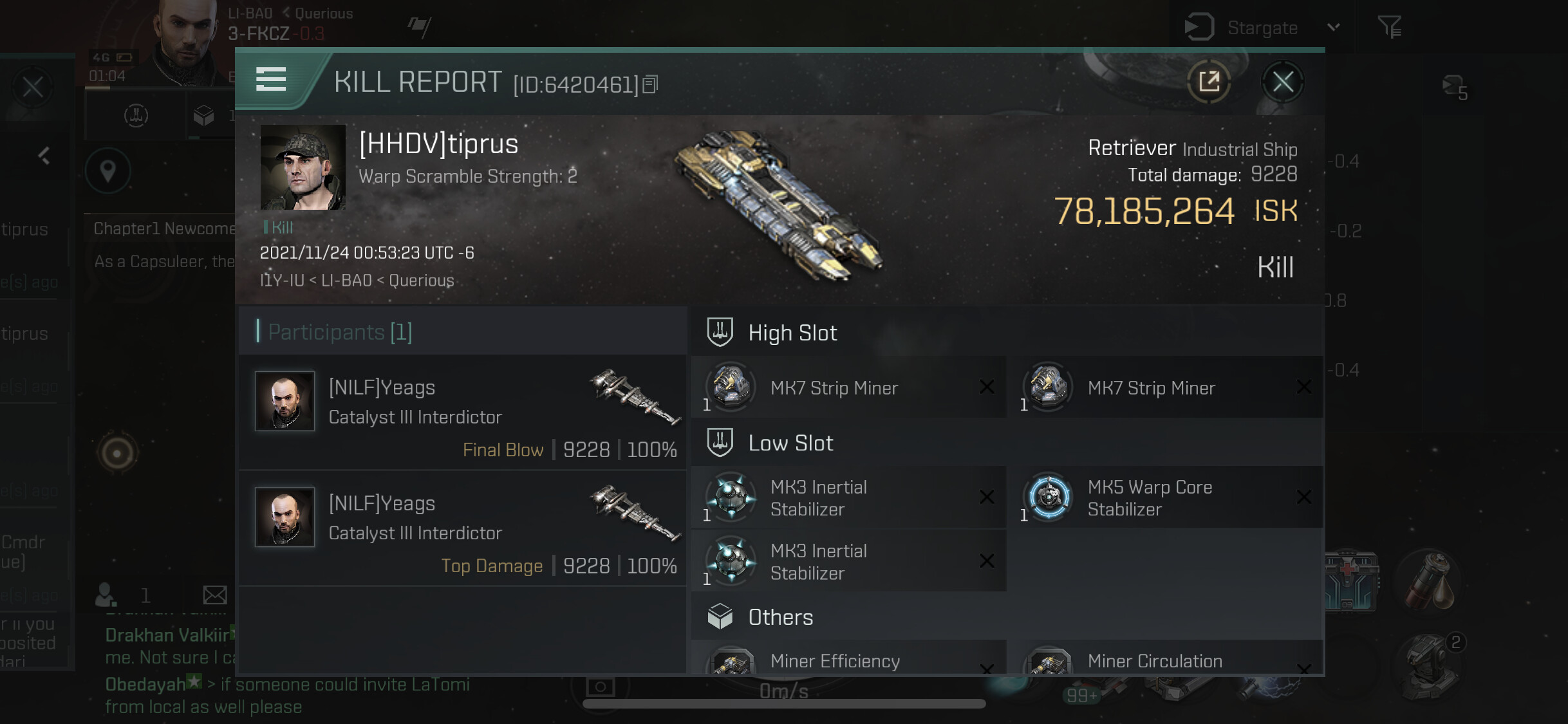Open the local chat member list
Viewport: 1568px width, 724px height.
pyautogui.click(x=107, y=595)
